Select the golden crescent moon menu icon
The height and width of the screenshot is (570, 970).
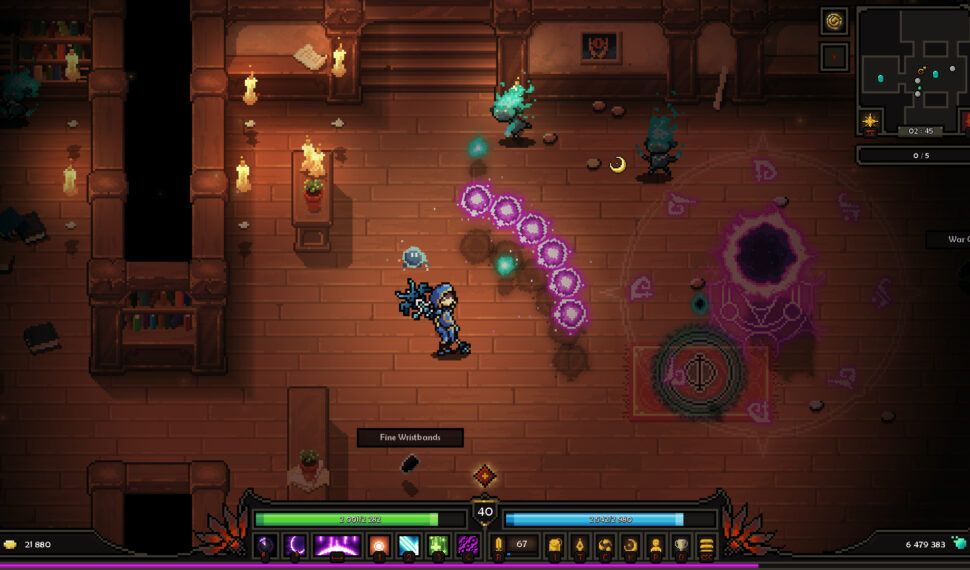click(630, 545)
